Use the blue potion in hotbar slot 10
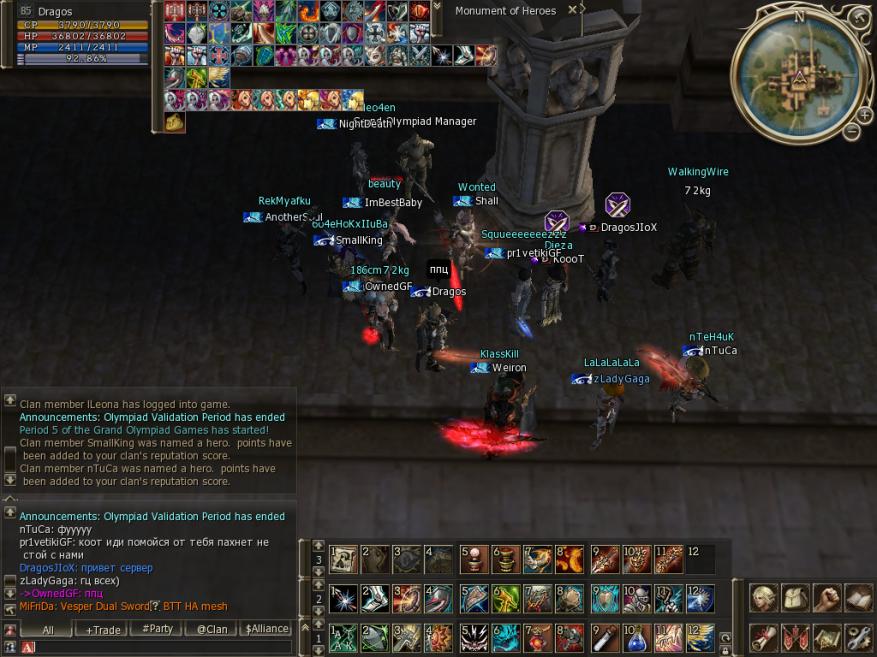877x657 pixels. (x=637, y=637)
